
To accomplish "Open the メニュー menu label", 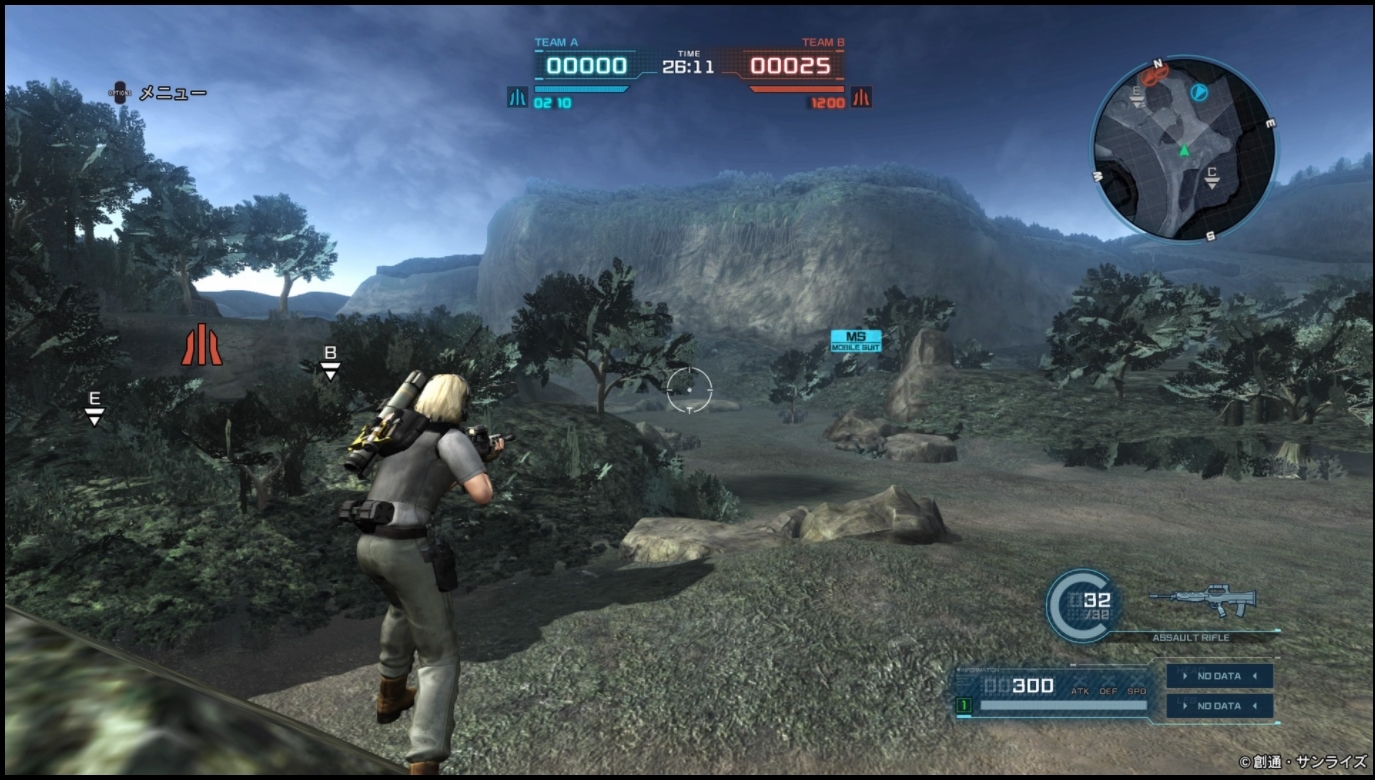I will point(171,93).
